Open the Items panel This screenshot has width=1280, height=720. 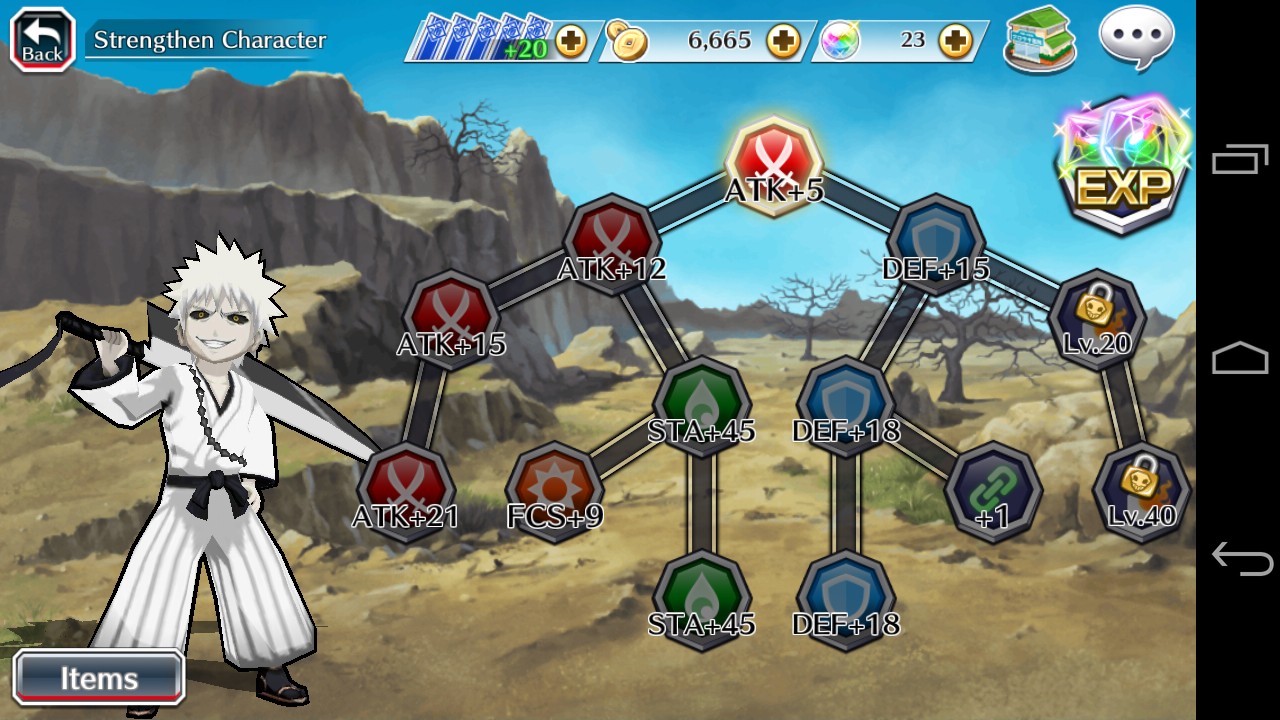pos(99,678)
